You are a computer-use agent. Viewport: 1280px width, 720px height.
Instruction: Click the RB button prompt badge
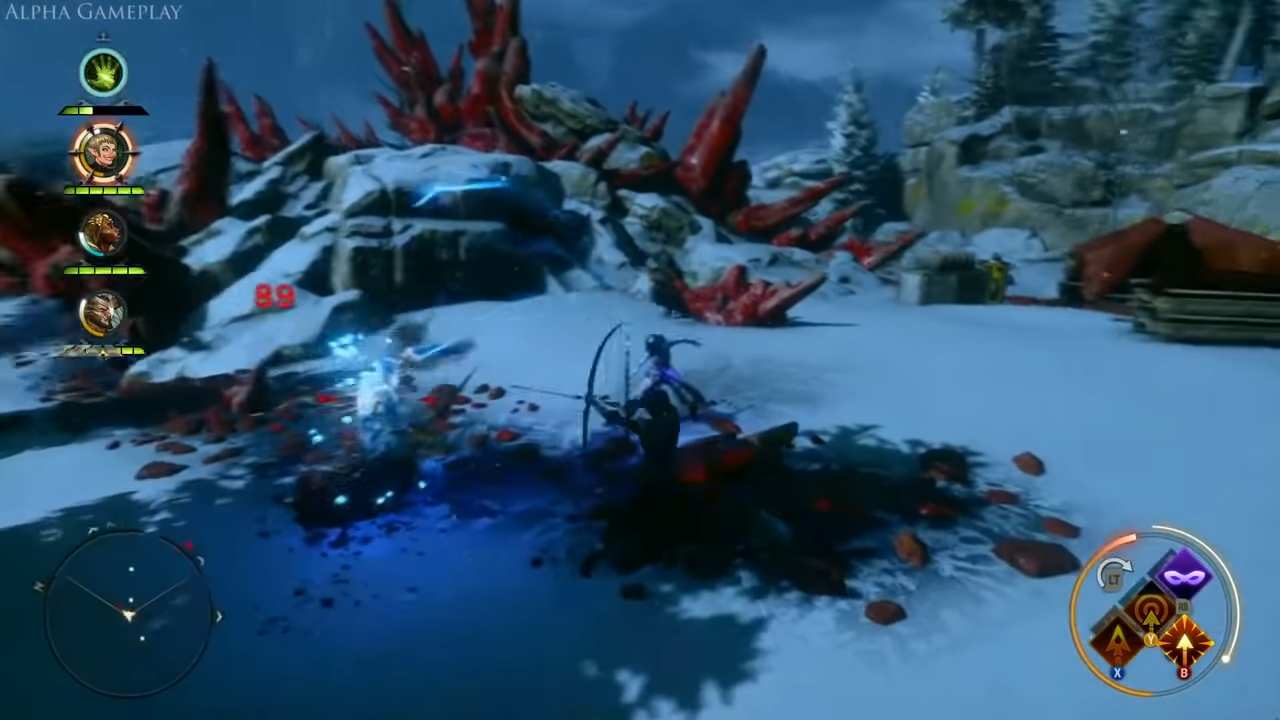(x=1184, y=606)
